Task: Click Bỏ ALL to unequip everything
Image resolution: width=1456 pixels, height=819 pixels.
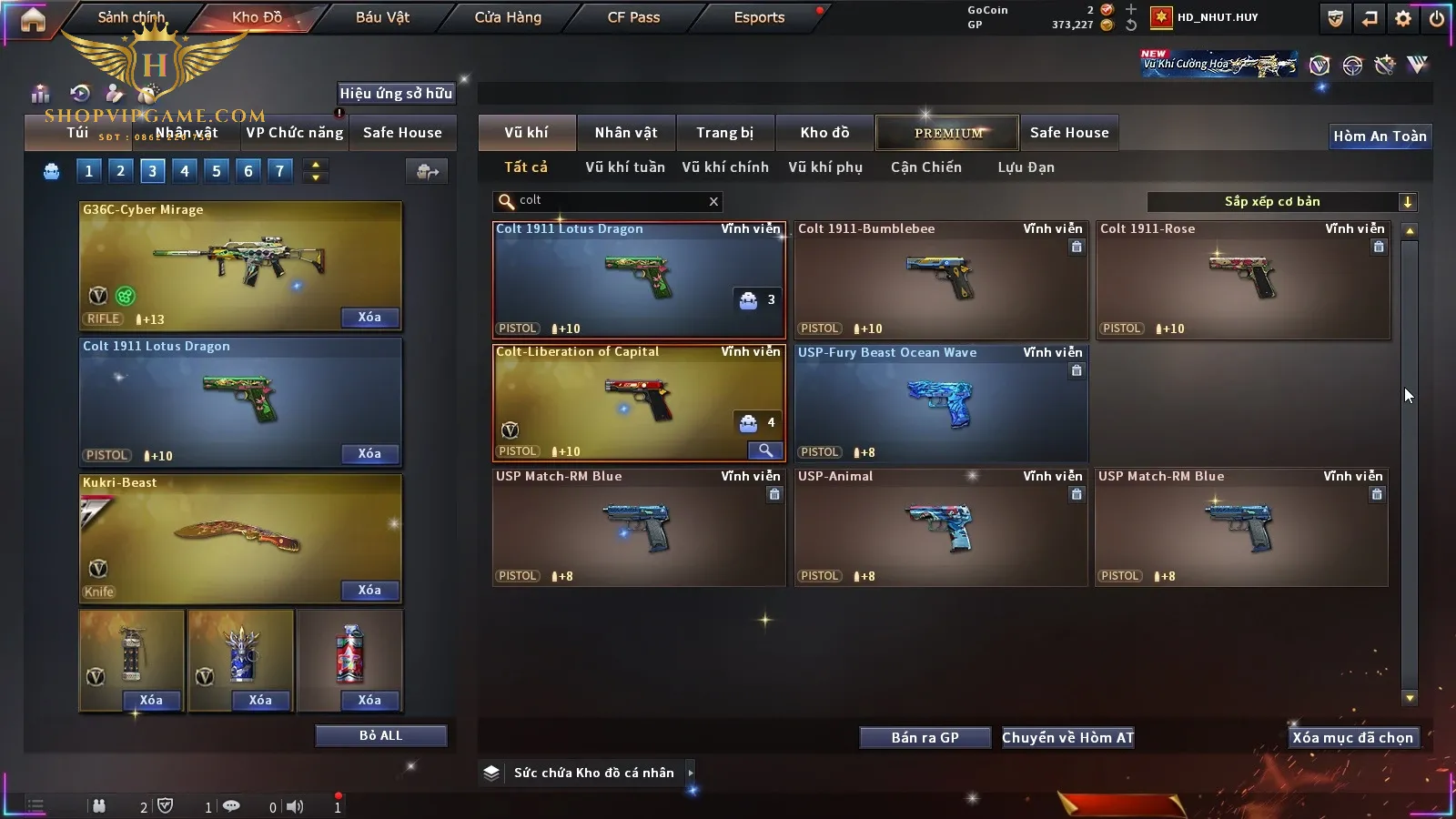Action: (380, 735)
